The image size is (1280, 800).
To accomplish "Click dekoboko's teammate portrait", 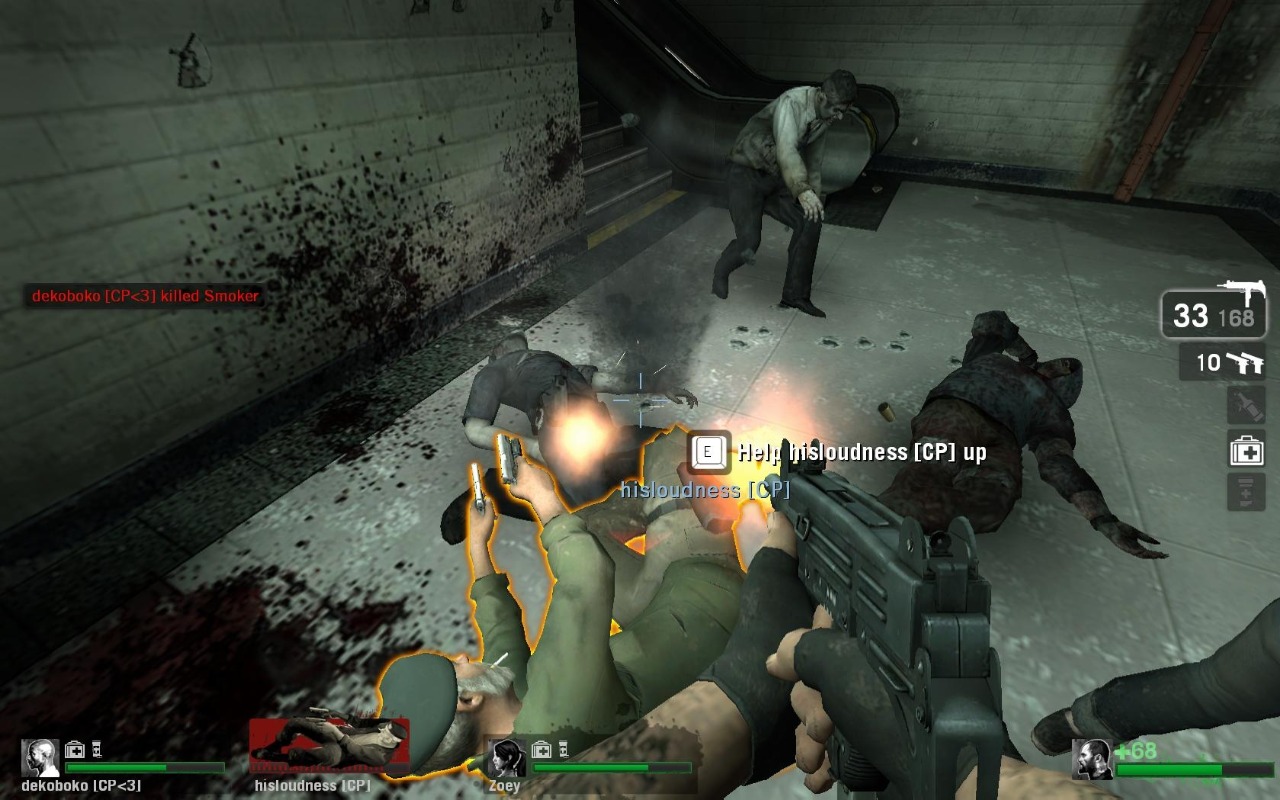I will coord(41,759).
